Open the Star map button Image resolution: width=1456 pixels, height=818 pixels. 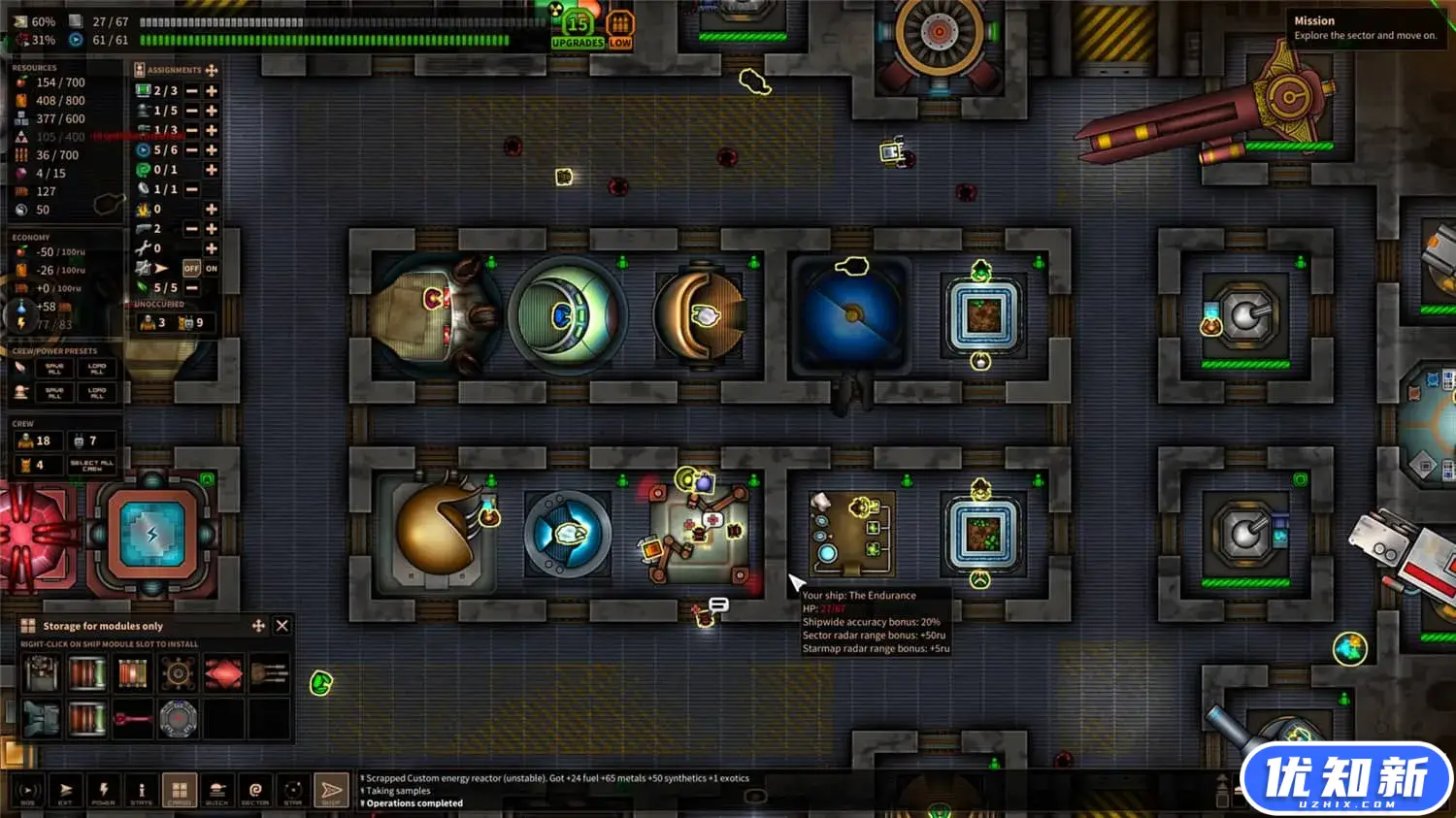pyautogui.click(x=293, y=791)
